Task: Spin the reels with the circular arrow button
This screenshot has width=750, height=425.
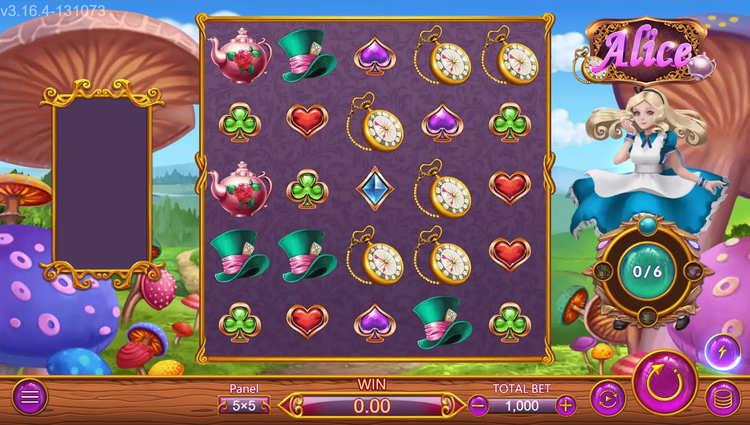Action: (665, 382)
